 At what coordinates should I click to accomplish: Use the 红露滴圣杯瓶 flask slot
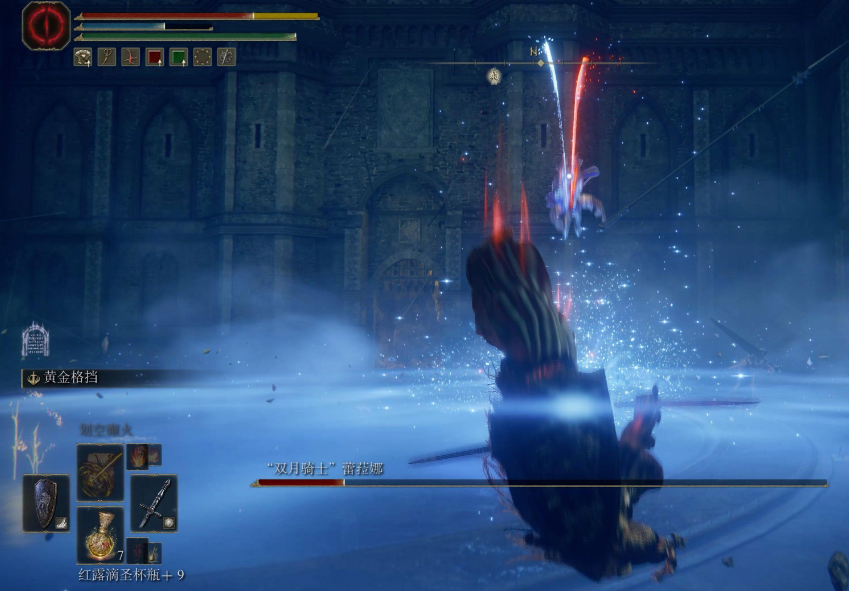(x=100, y=535)
